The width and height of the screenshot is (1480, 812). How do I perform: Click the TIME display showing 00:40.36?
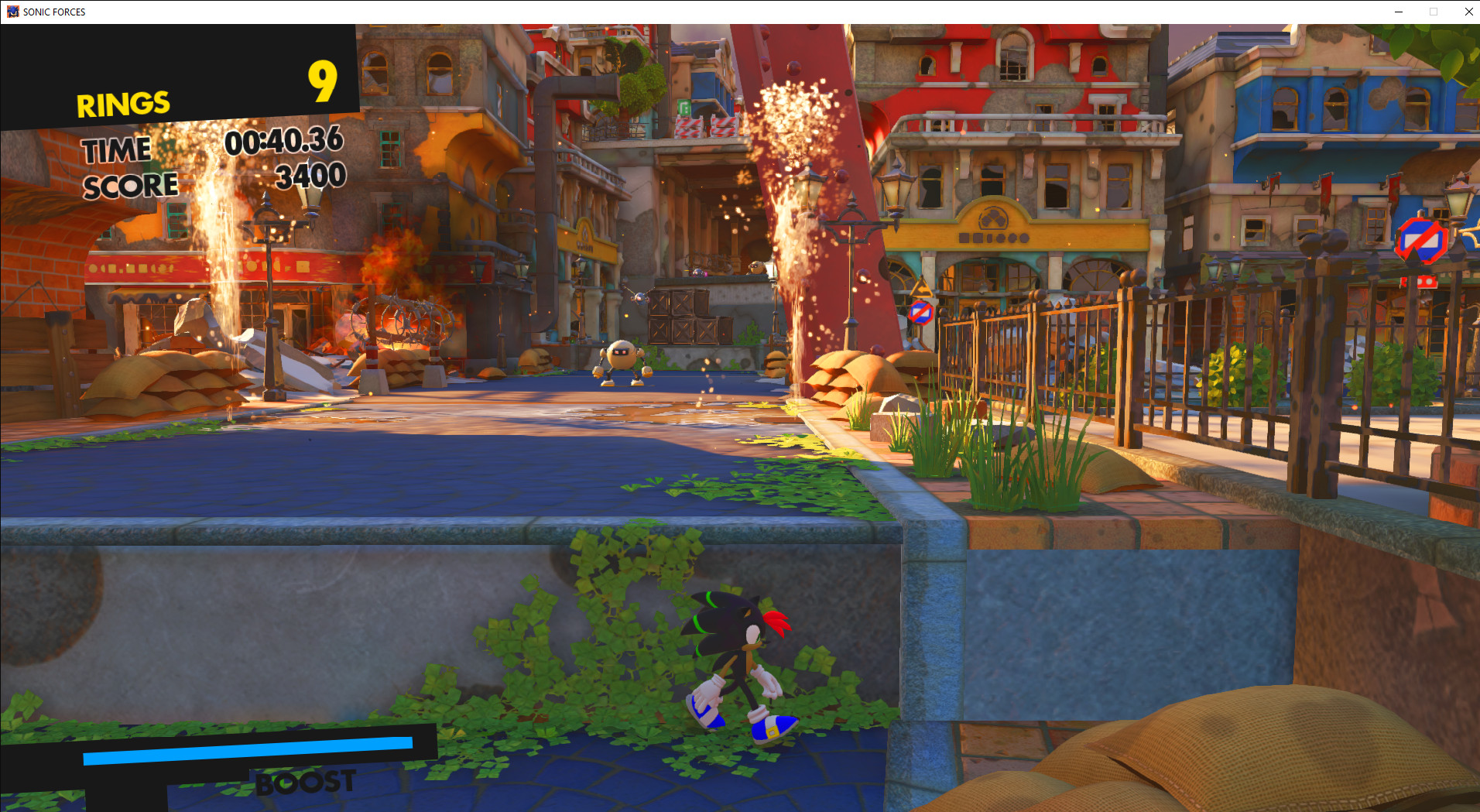coord(284,141)
